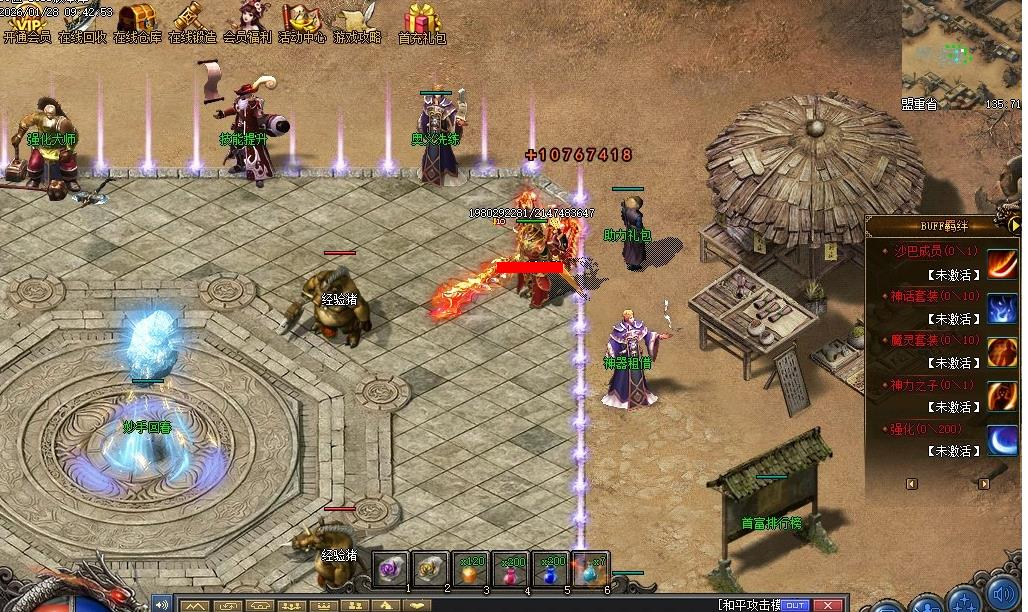
Task: Collapse the BUFF羁绊 panel with yellow arrow
Action: click(x=1016, y=226)
